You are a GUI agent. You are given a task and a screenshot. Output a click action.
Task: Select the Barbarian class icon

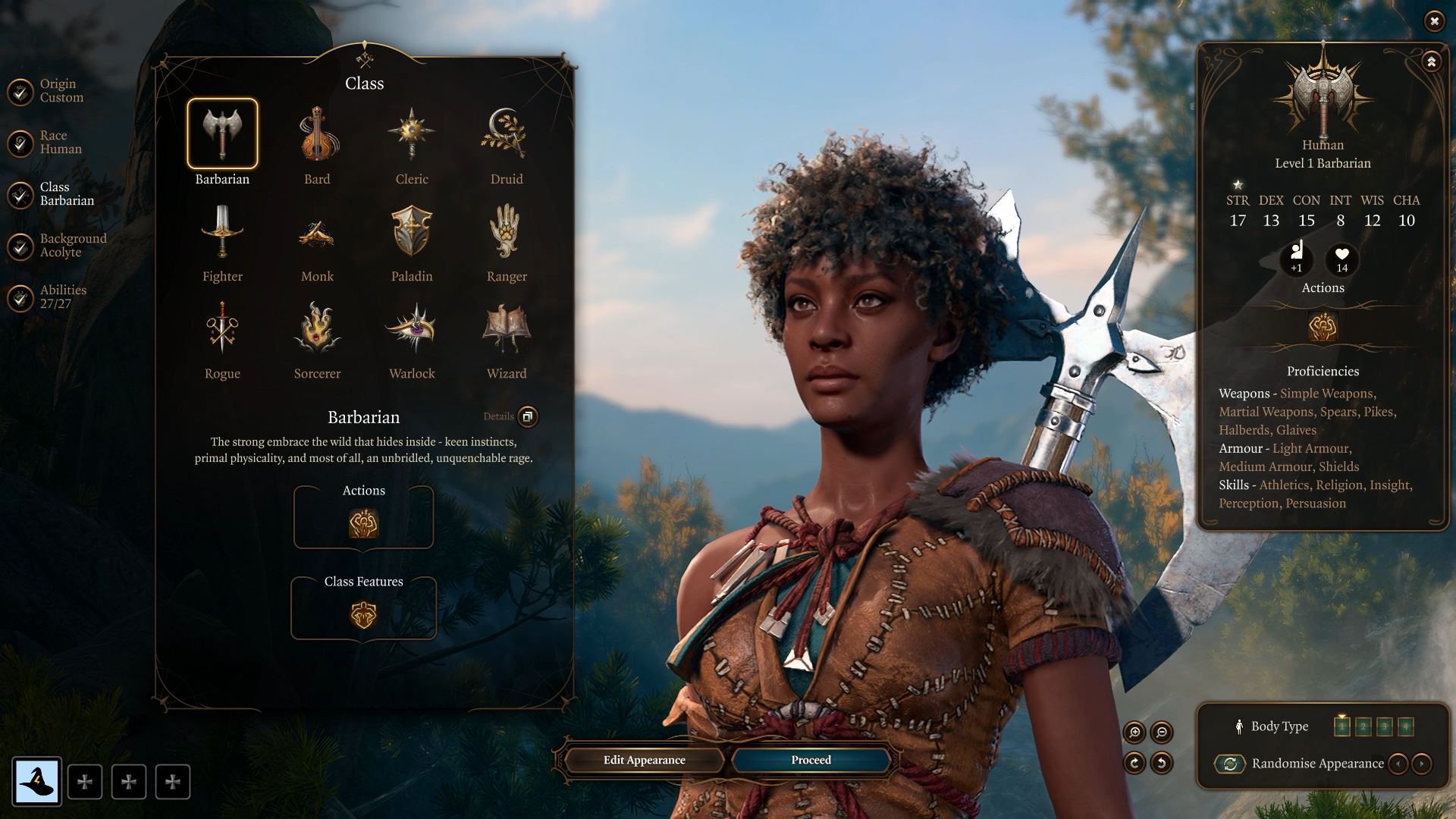coord(222,134)
